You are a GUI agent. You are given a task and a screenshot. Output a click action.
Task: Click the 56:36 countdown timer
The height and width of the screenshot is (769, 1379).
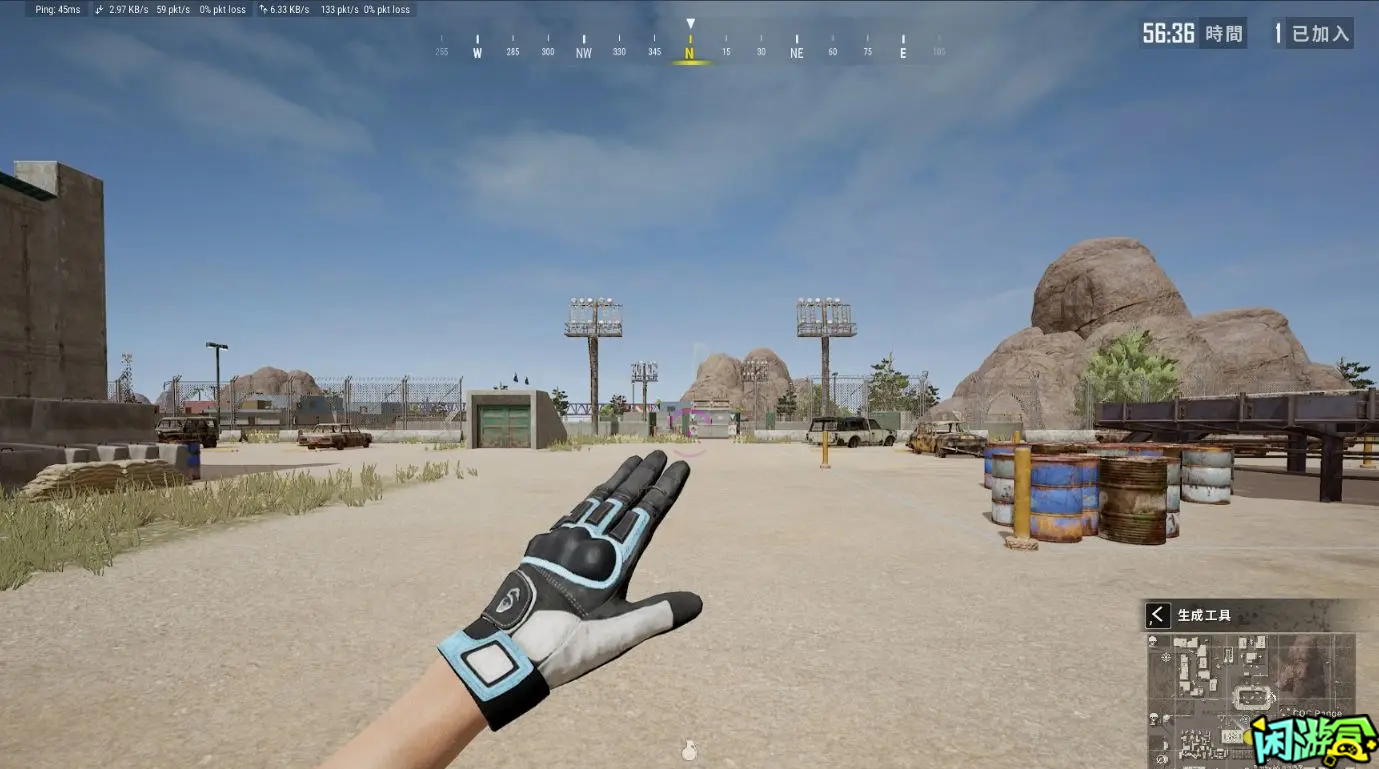tap(1168, 32)
